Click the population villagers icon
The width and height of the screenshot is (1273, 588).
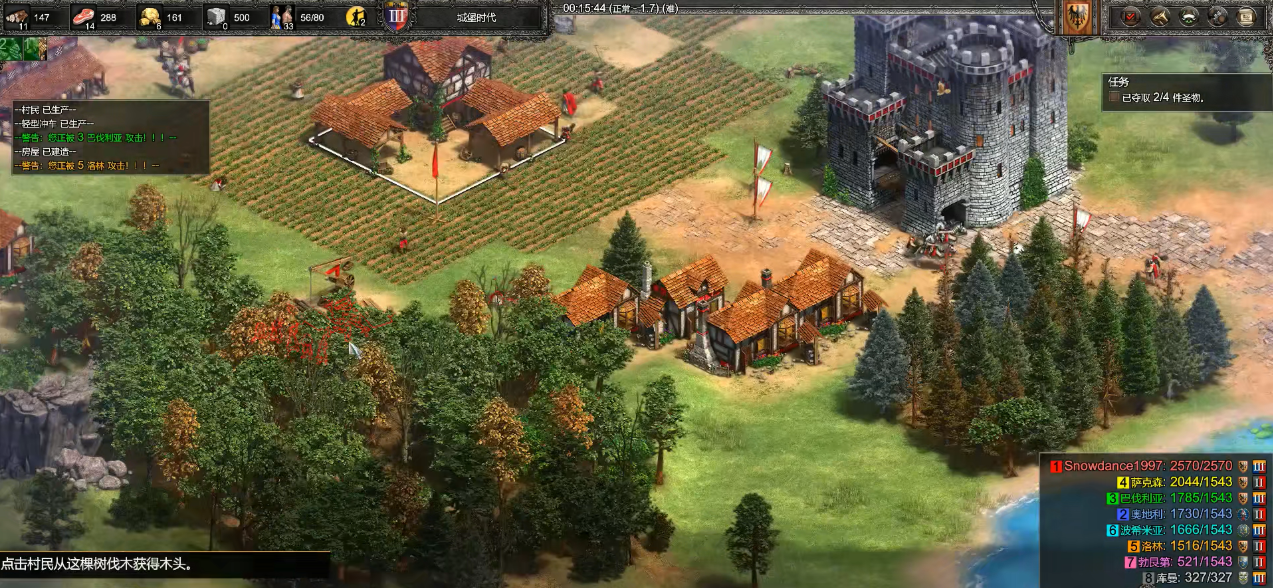tap(282, 17)
